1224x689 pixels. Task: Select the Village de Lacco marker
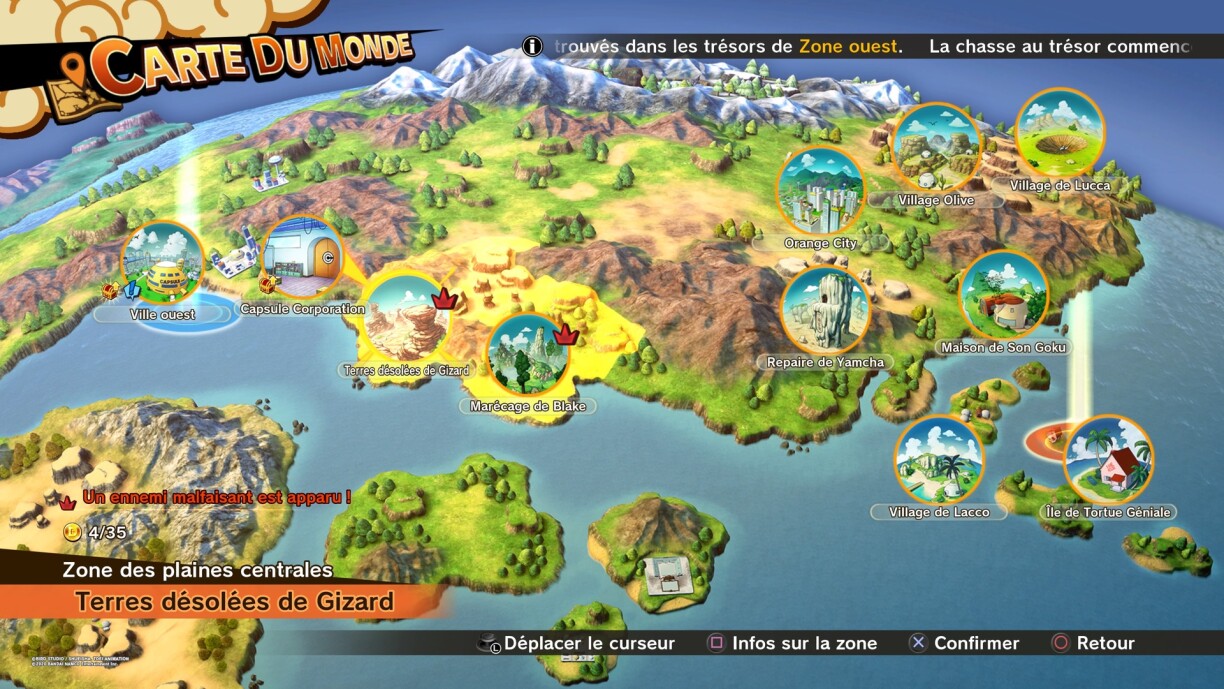[x=939, y=460]
